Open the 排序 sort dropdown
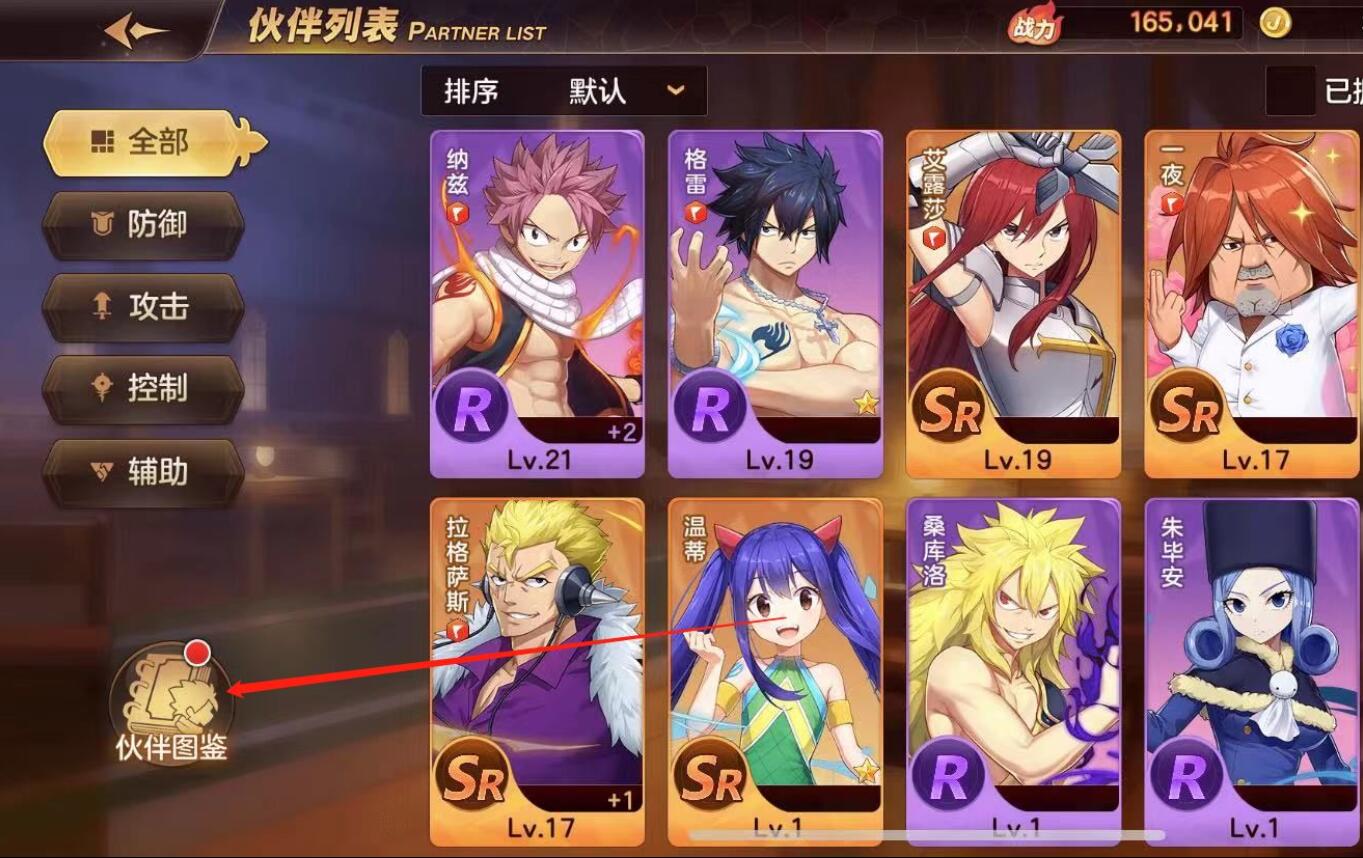 (x=564, y=92)
